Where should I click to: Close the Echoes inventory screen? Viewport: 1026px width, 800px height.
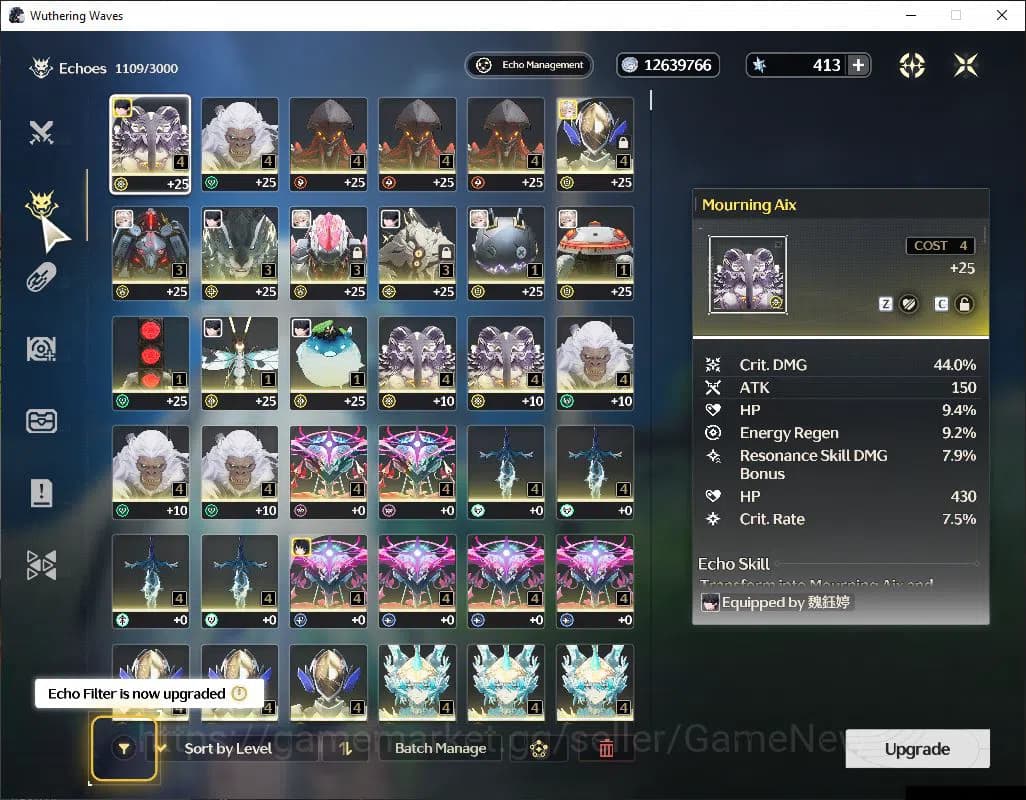[966, 65]
